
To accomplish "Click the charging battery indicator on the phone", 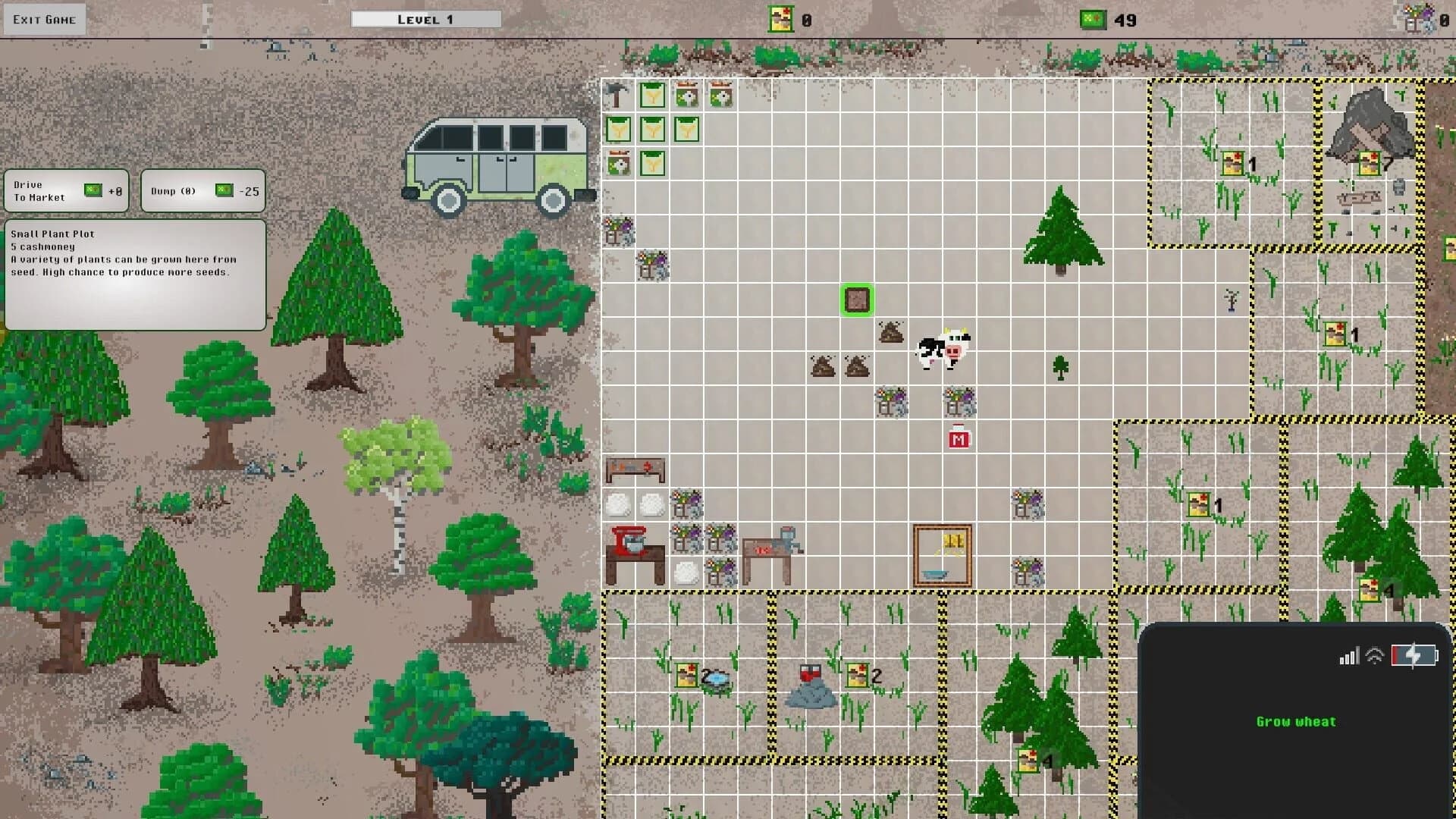I will (1415, 656).
